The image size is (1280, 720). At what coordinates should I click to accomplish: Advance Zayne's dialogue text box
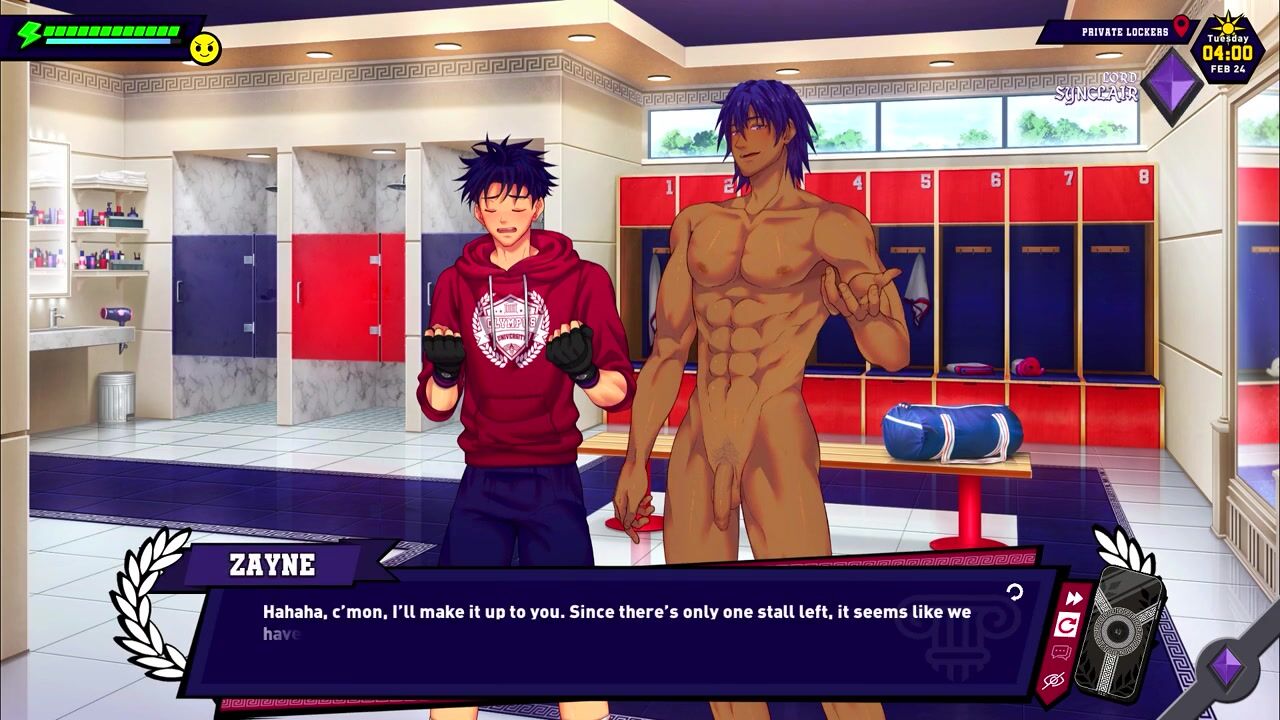click(620, 630)
